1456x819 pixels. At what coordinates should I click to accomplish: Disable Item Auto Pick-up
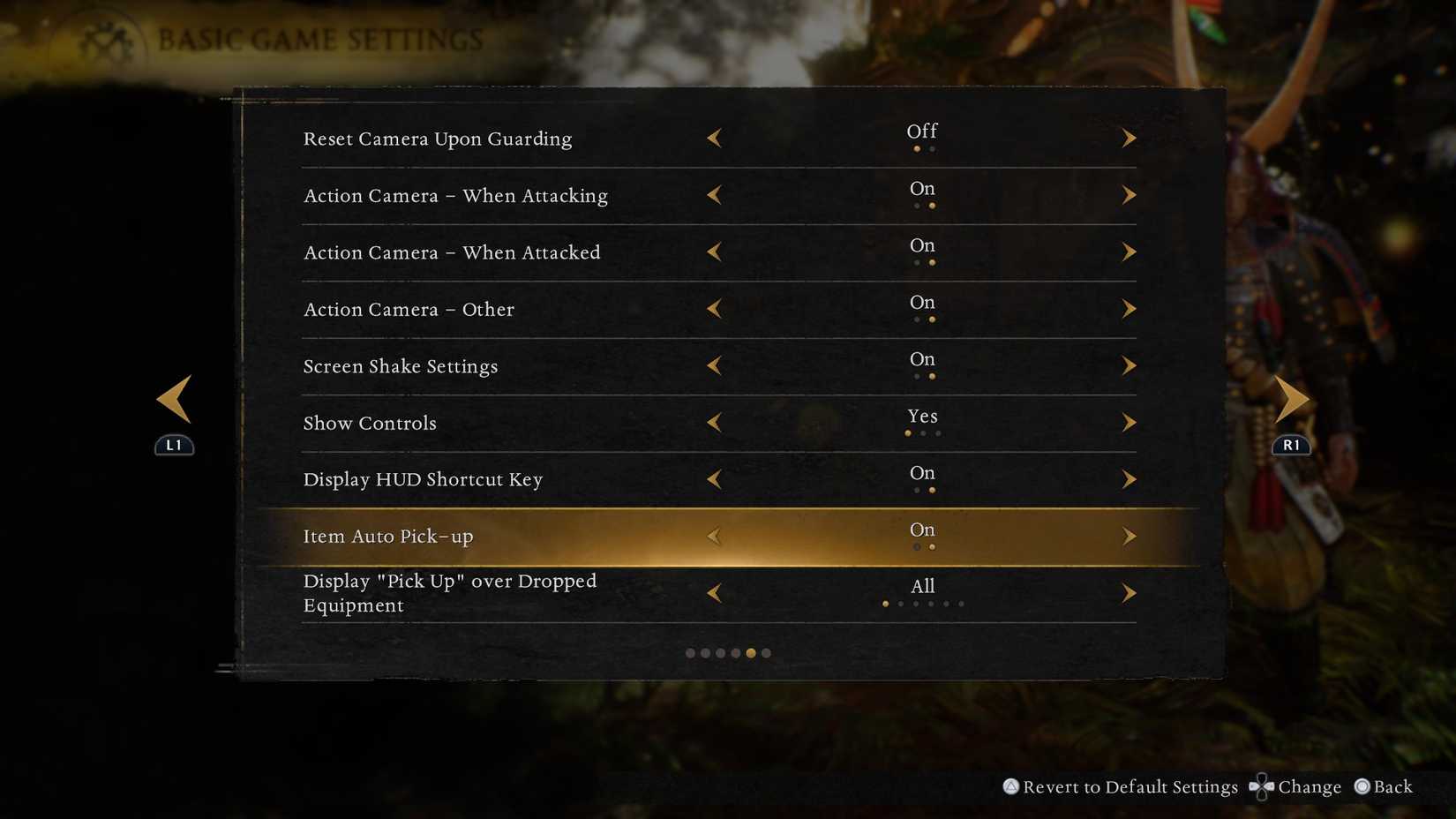point(714,536)
